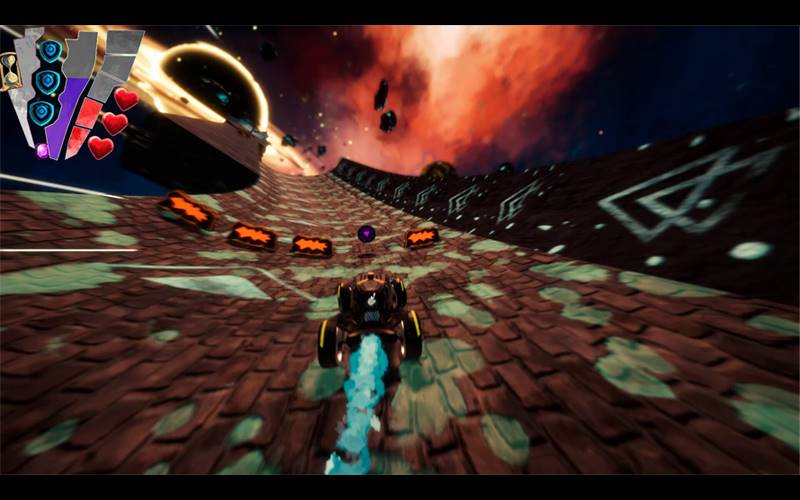Screen dimensions: 800x500
Task: Select the purple orb icon below the shields
Action: [42, 150]
